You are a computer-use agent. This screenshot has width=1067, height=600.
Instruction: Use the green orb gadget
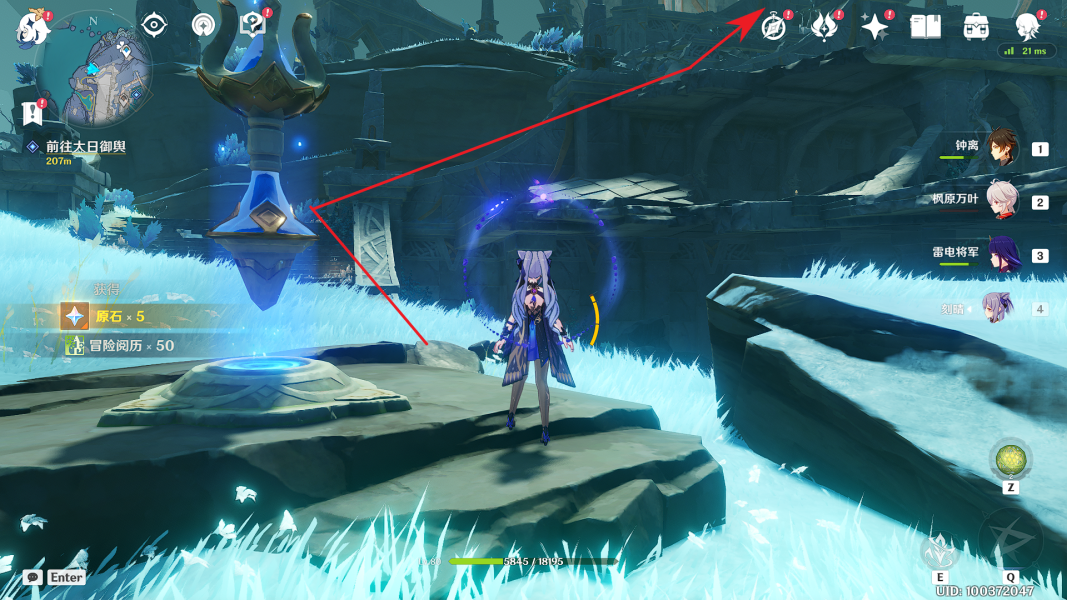point(1011,460)
